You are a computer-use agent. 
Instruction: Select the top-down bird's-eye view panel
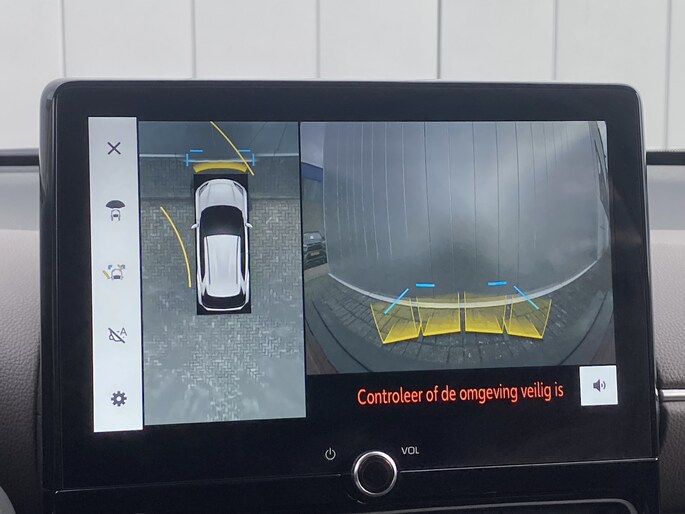221,270
